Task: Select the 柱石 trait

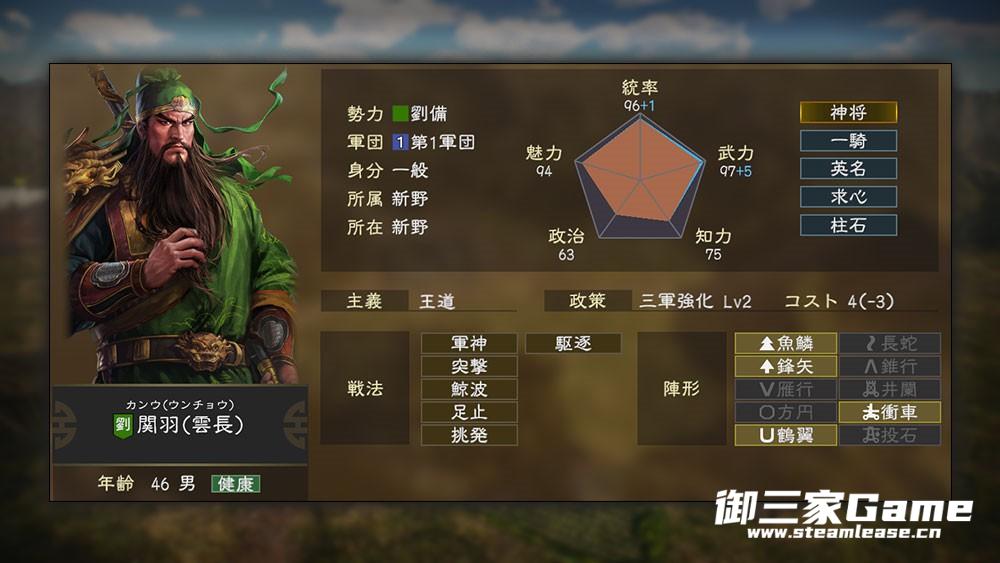Action: coord(848,225)
